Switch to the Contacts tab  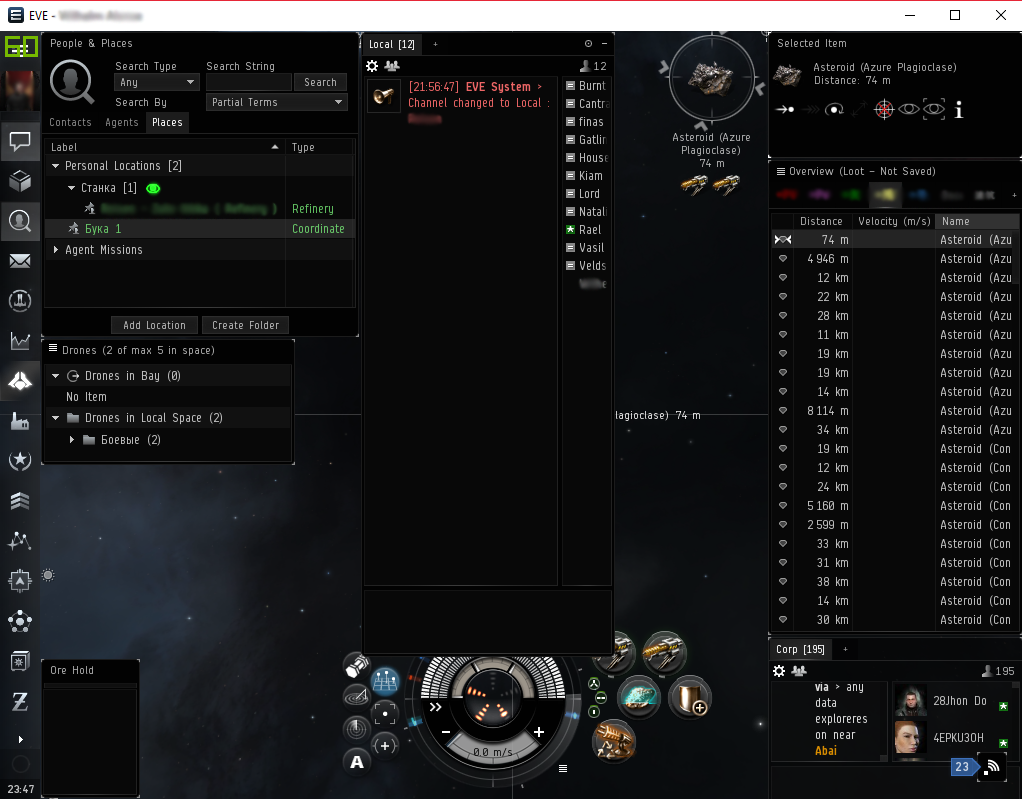tap(70, 122)
